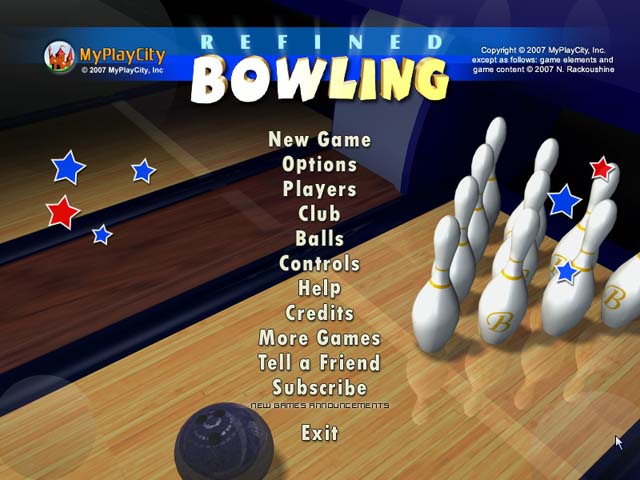Select the Subscribe entry
The height and width of the screenshot is (480, 640).
[319, 388]
